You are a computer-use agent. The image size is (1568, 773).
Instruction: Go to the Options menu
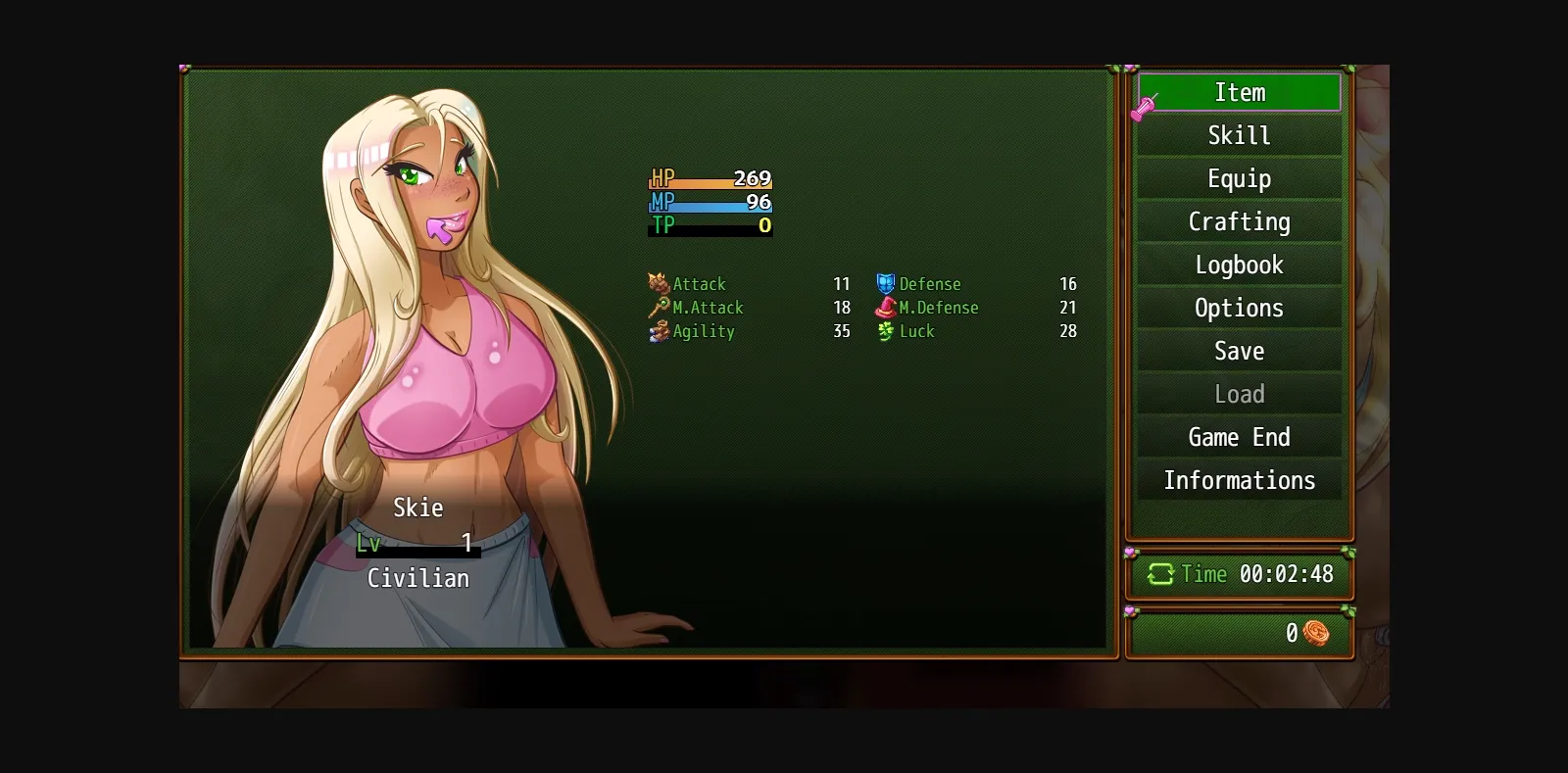1239,308
